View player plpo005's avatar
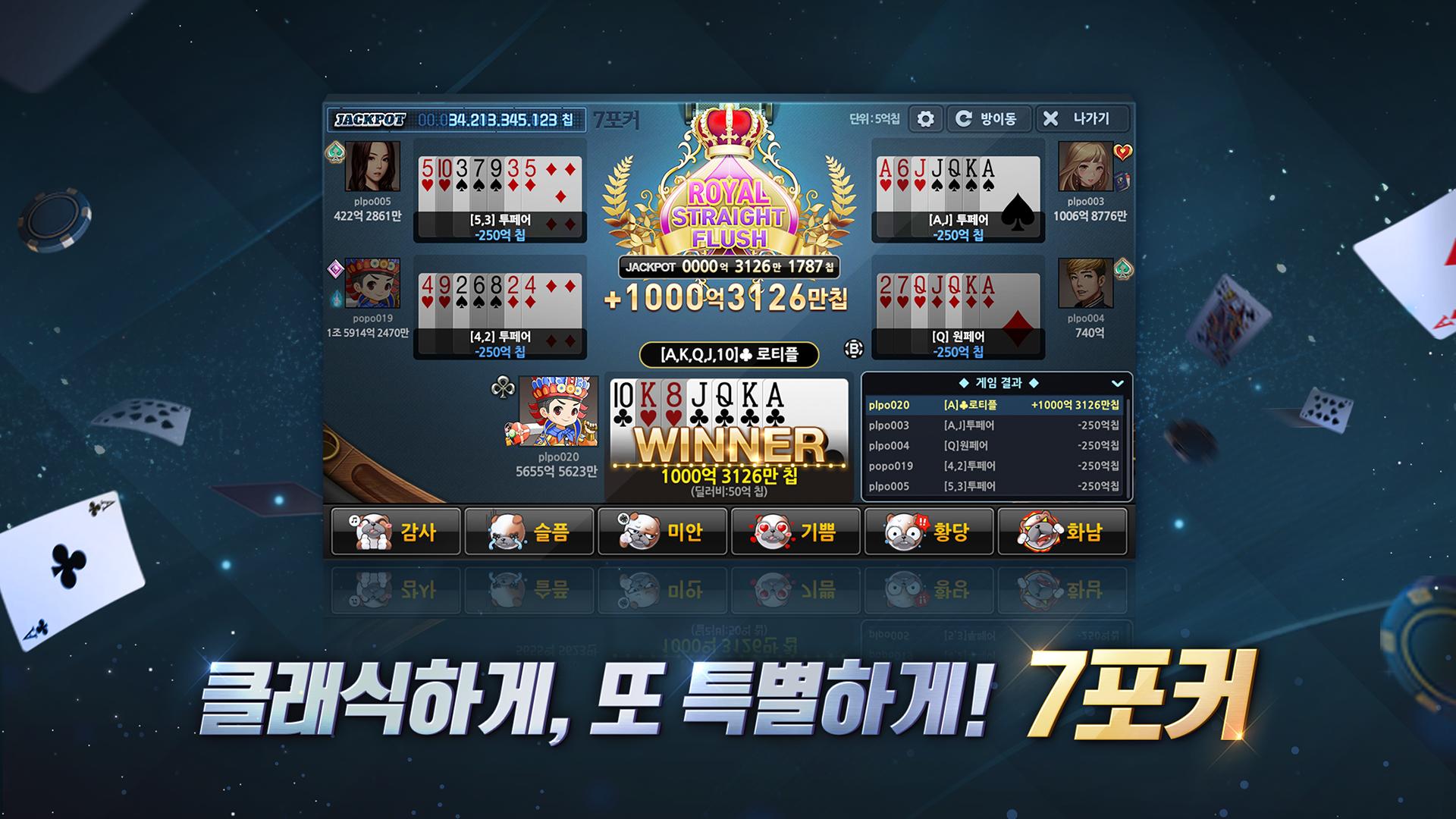 tap(372, 166)
